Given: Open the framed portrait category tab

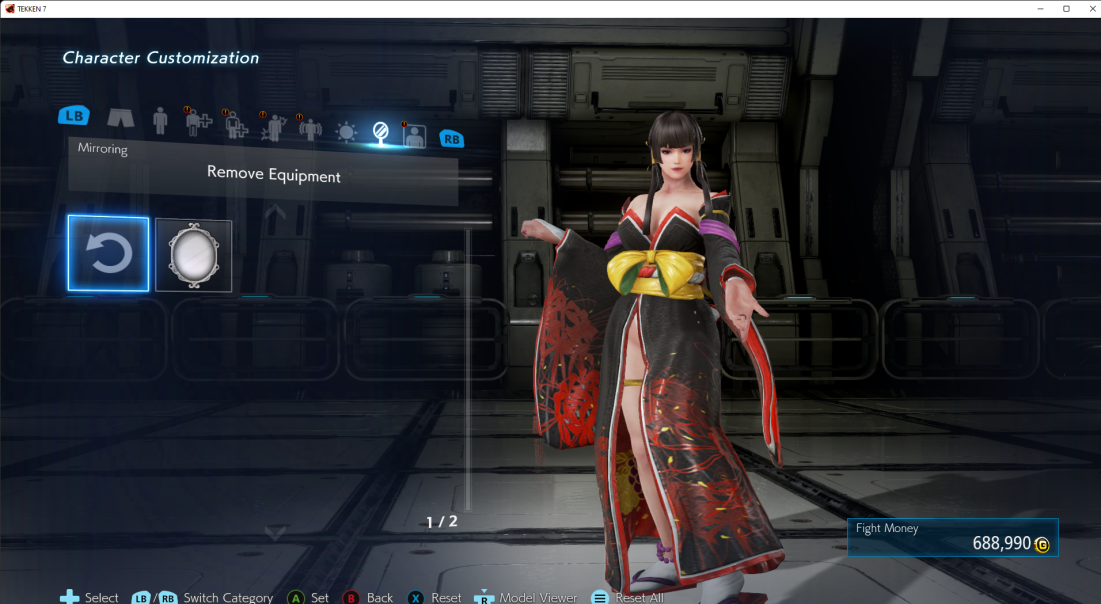Looking at the screenshot, I should pyautogui.click(x=413, y=135).
